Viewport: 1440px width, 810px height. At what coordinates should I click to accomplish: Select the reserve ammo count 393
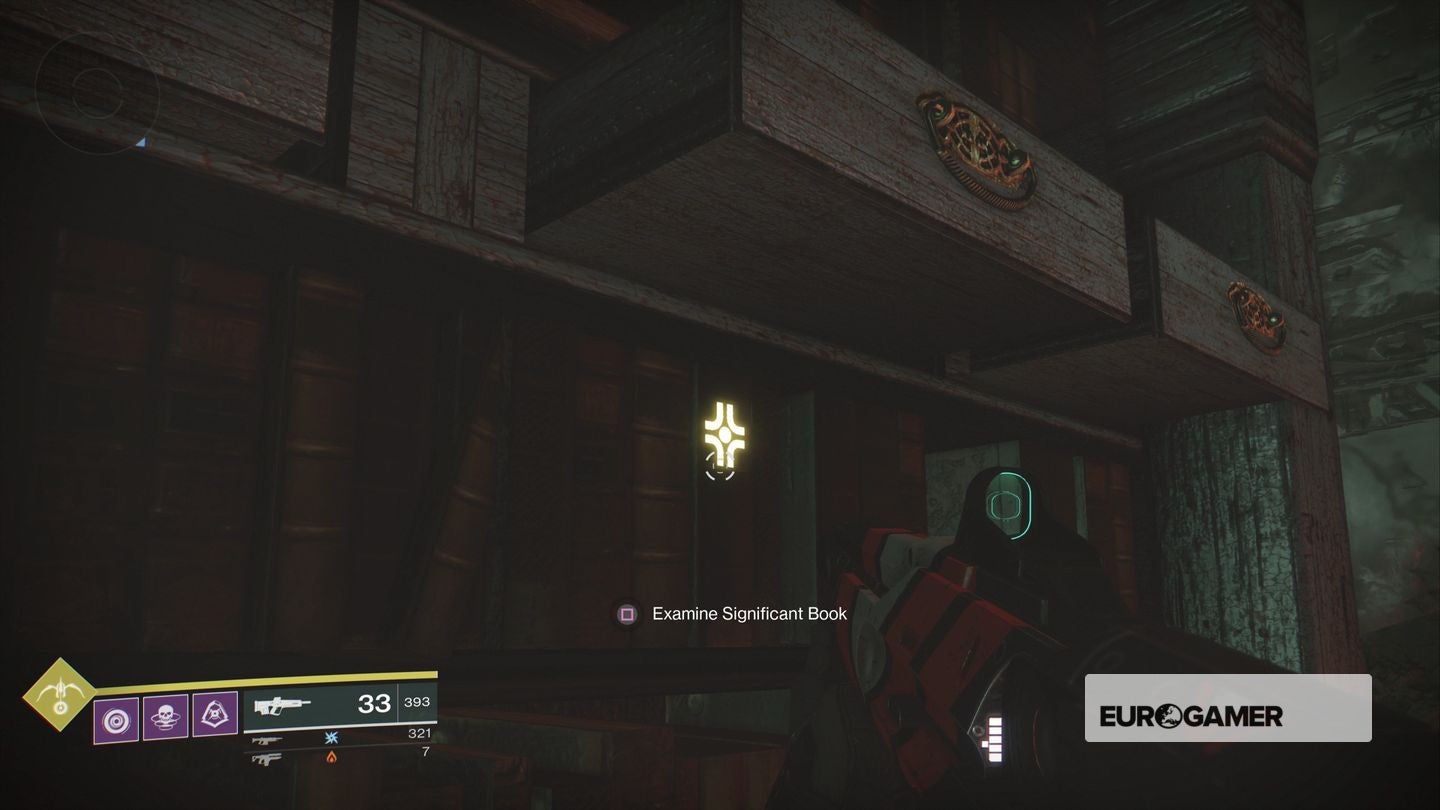coord(417,701)
